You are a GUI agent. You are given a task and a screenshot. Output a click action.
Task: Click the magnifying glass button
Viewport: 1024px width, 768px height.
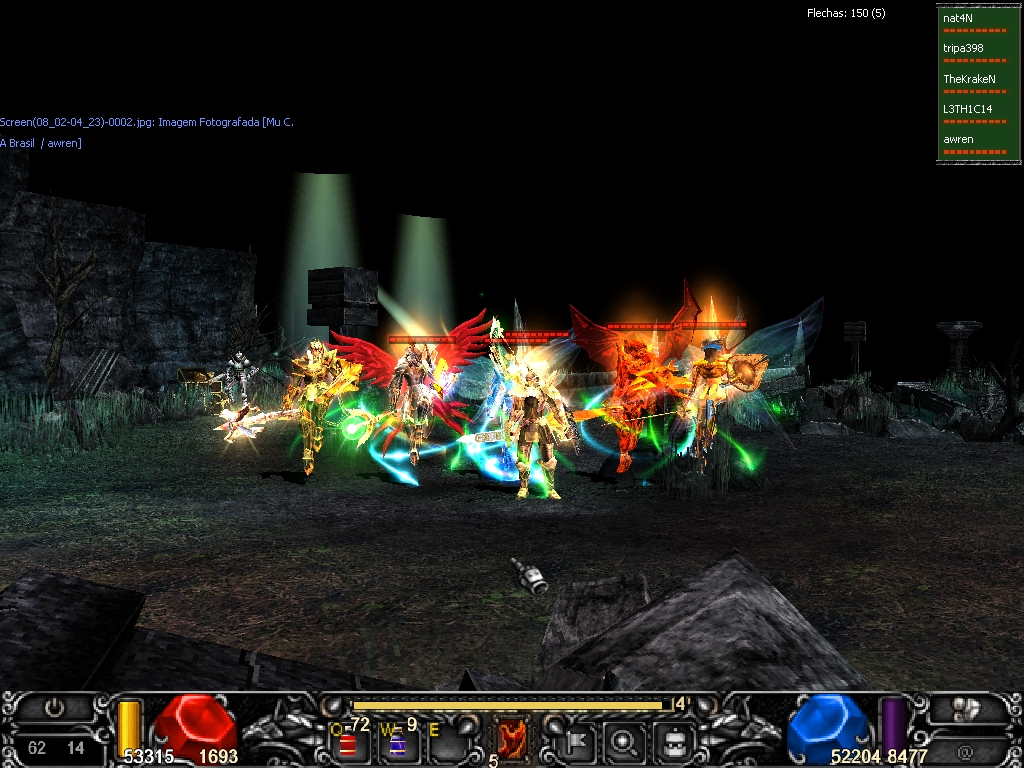click(625, 743)
